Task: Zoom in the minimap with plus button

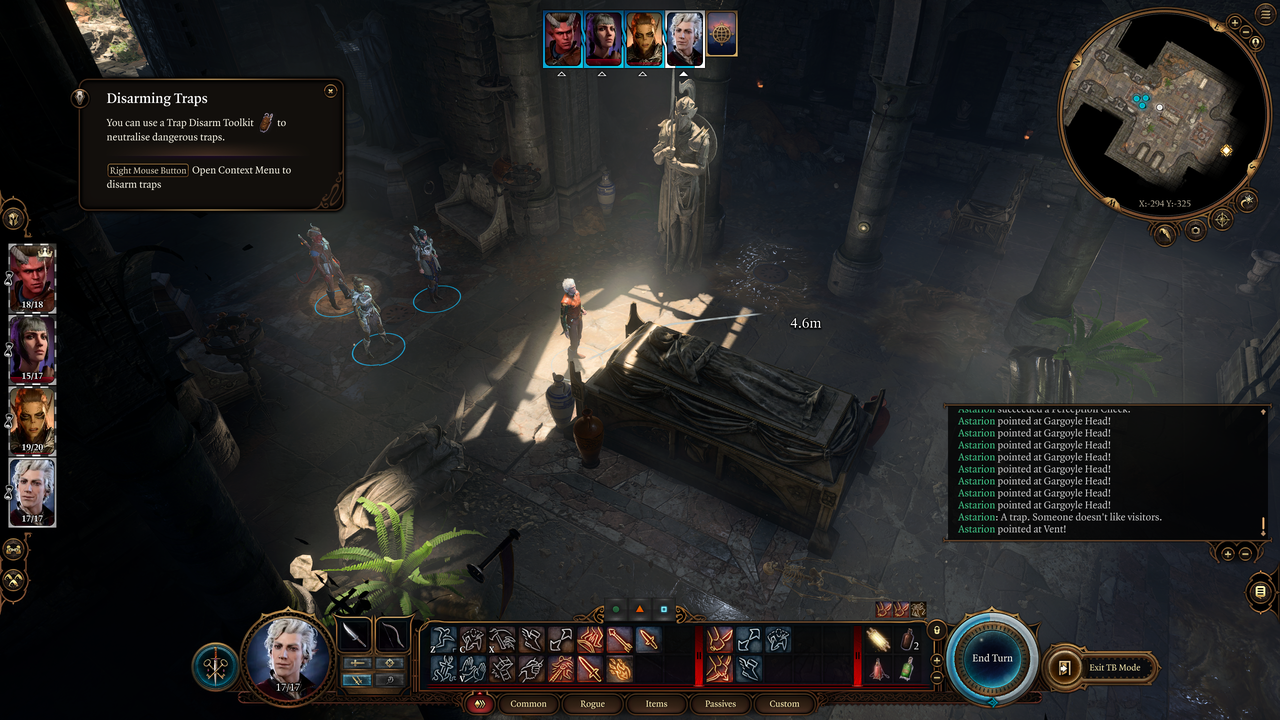Action: tap(1234, 22)
